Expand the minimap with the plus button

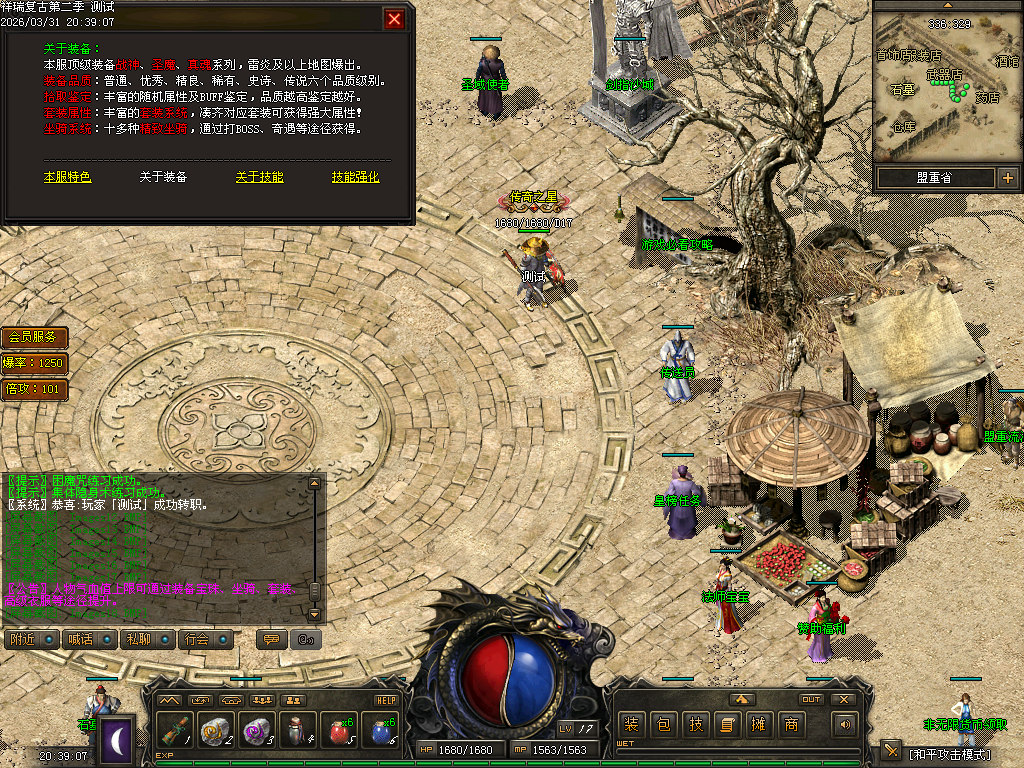[x=1007, y=178]
